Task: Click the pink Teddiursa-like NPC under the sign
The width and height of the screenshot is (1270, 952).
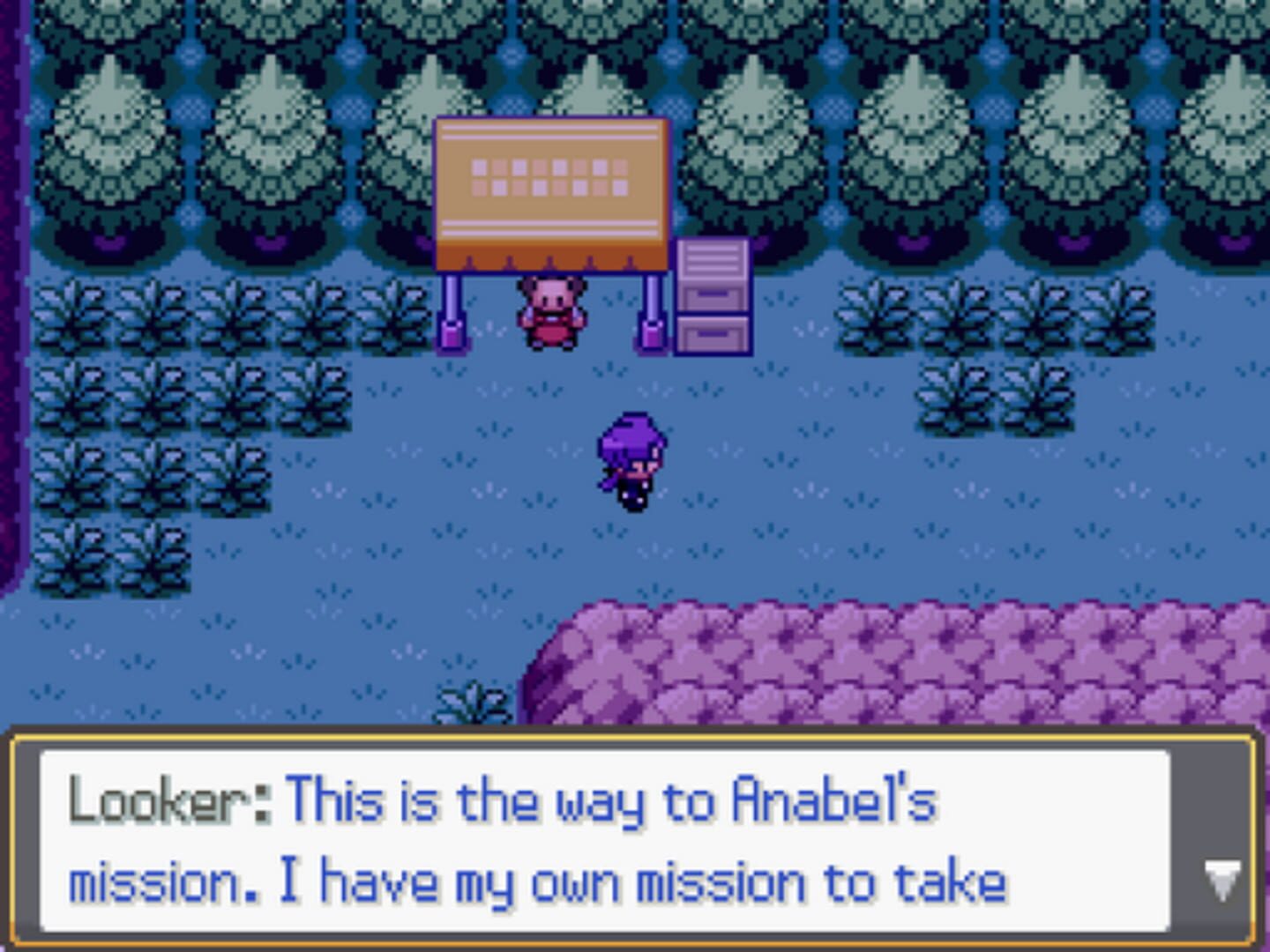Action: (x=552, y=315)
